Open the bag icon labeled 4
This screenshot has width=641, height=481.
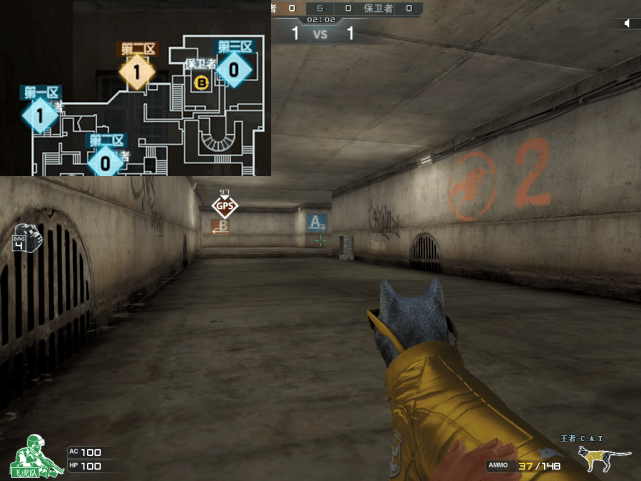point(20,240)
